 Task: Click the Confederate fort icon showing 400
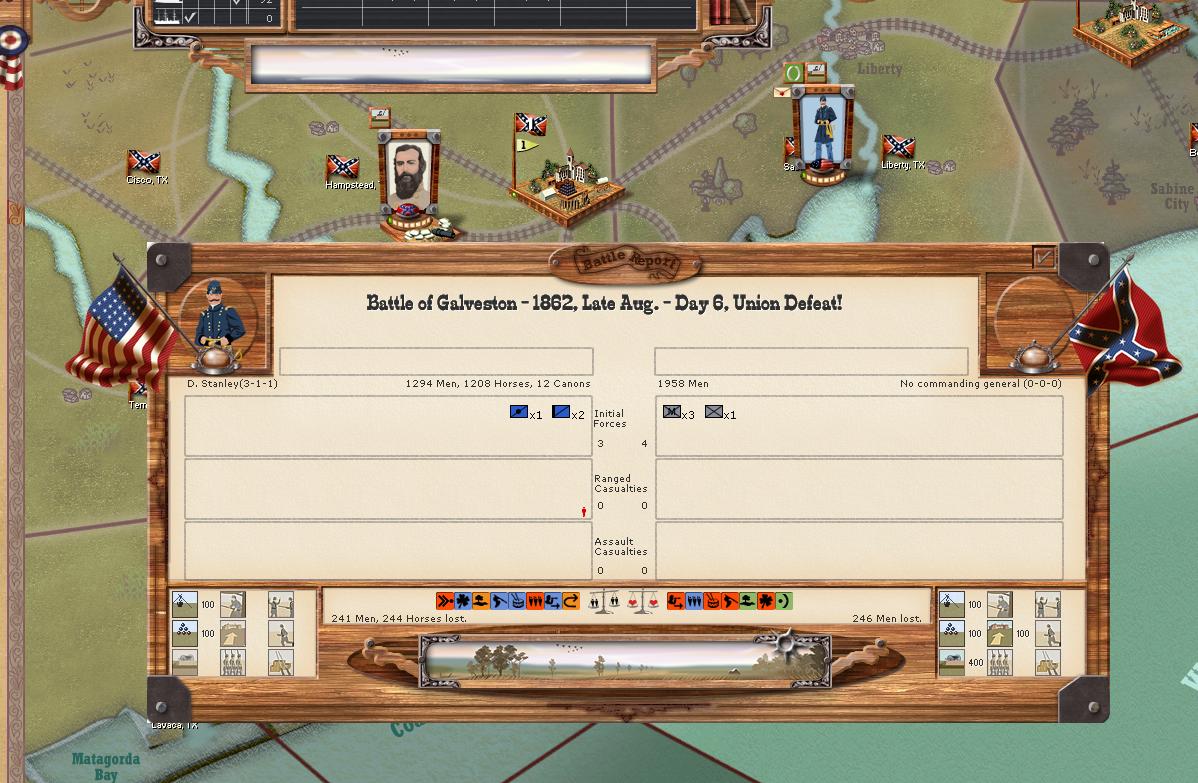pos(951,661)
